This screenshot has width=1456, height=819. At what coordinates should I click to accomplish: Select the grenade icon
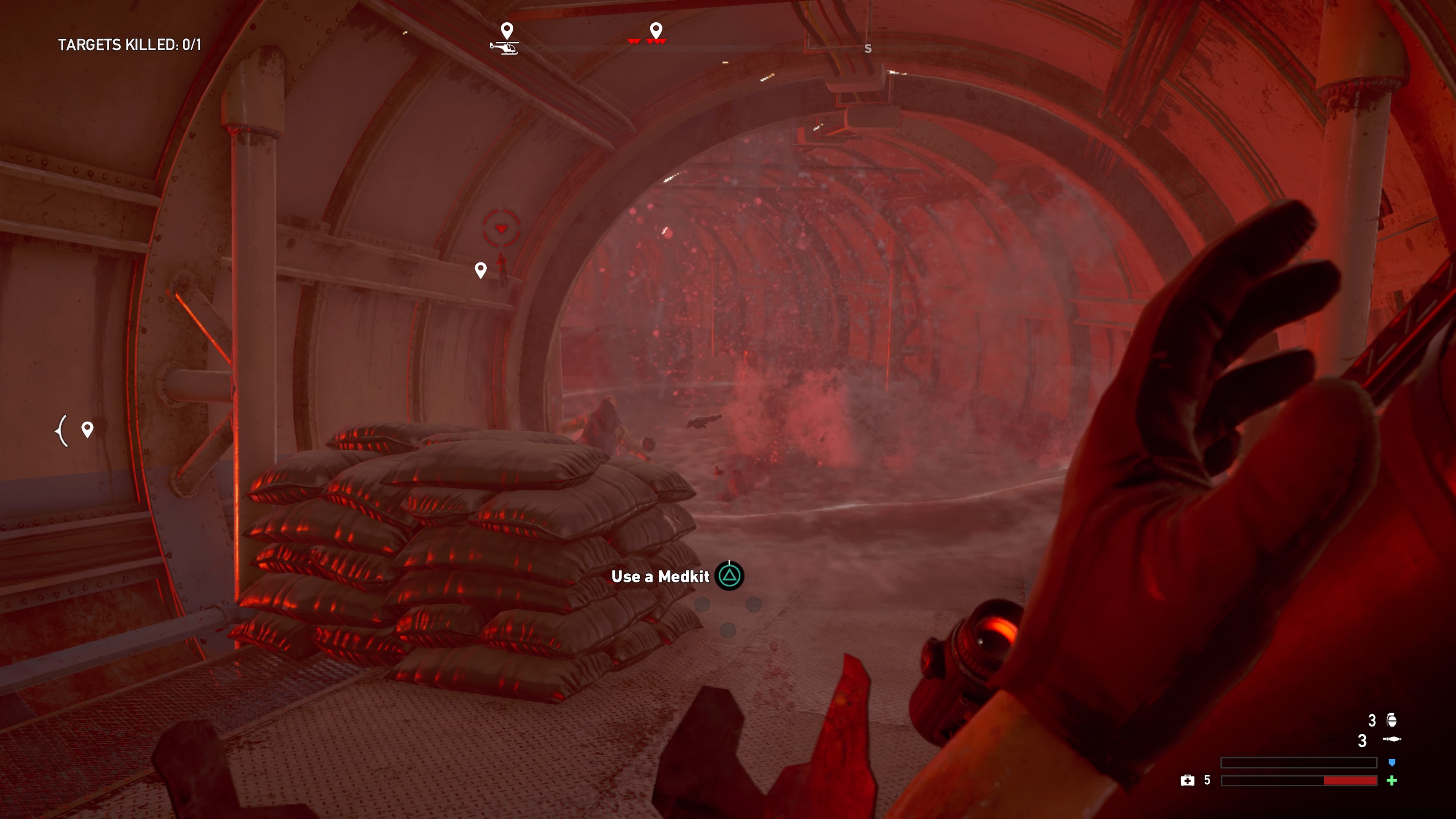tap(1392, 720)
